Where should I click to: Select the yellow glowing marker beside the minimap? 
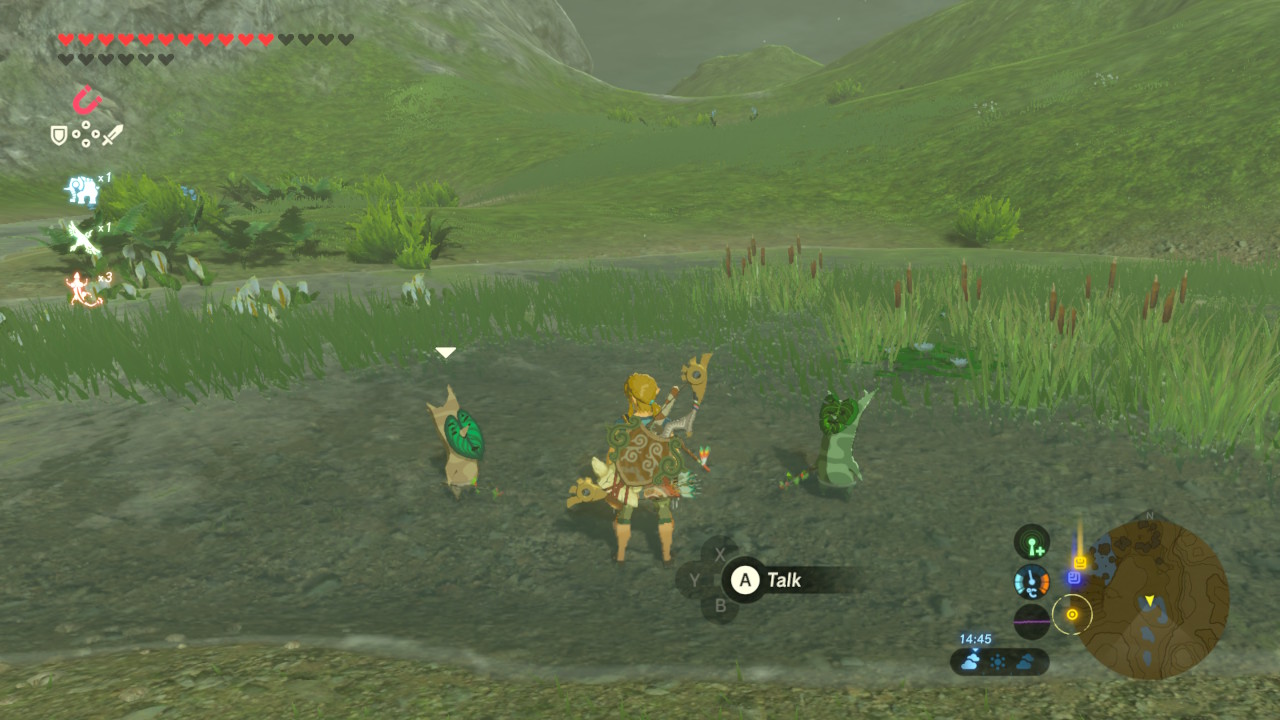pyautogui.click(x=1080, y=562)
